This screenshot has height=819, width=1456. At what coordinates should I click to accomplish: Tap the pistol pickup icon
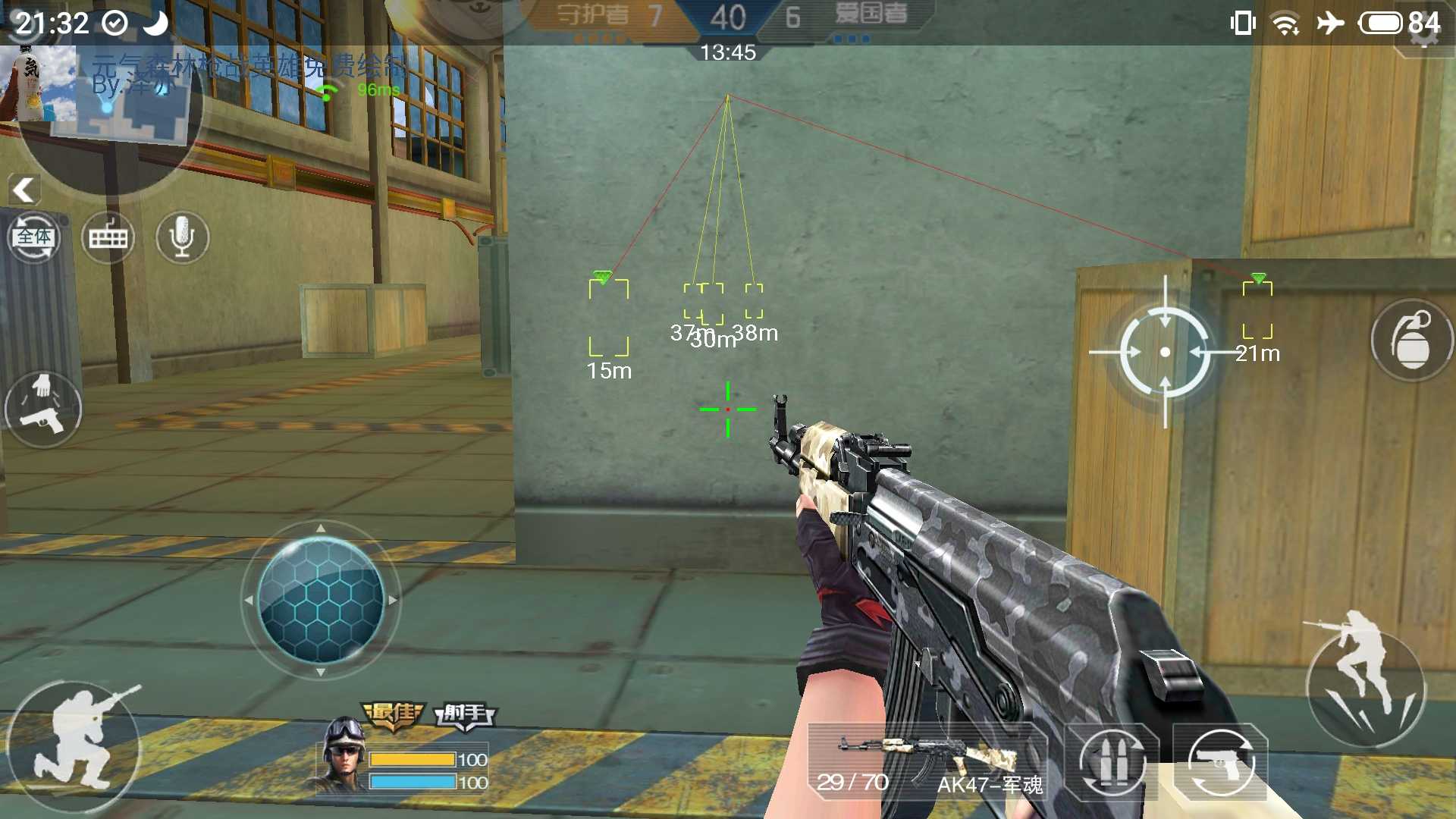pos(43,409)
